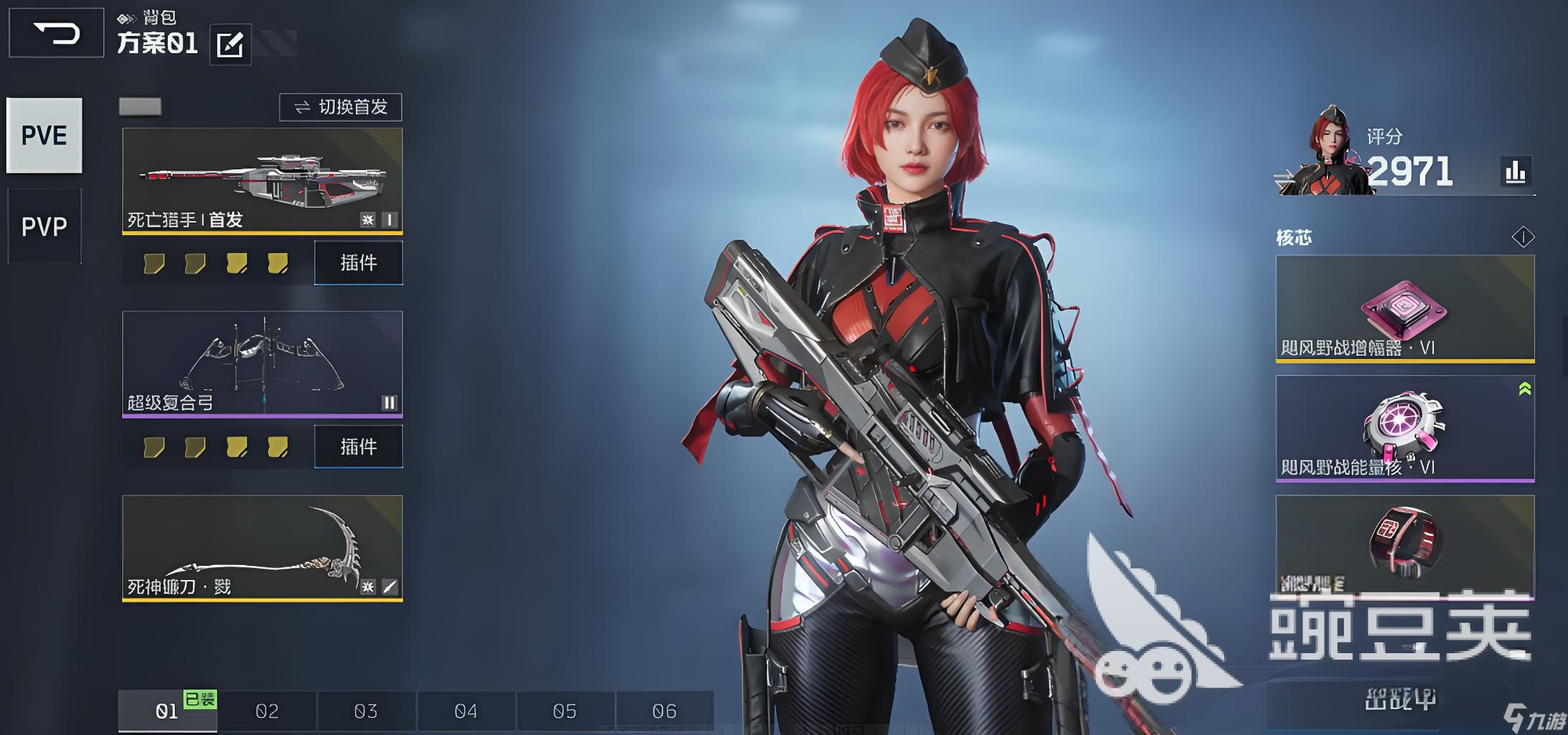1568x735 pixels.
Task: Click the swap arrows icon in 切换首发
Action: pyautogui.click(x=302, y=106)
